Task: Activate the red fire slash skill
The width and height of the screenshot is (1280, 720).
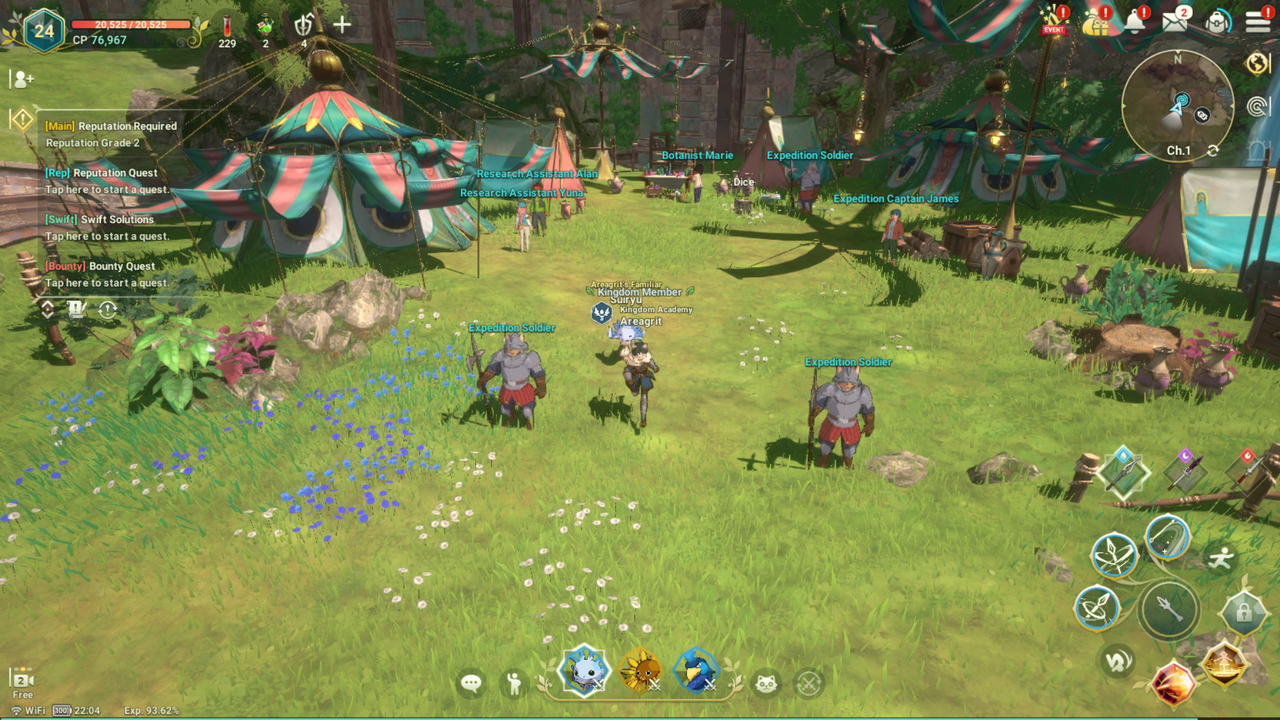Action: [x=1174, y=684]
